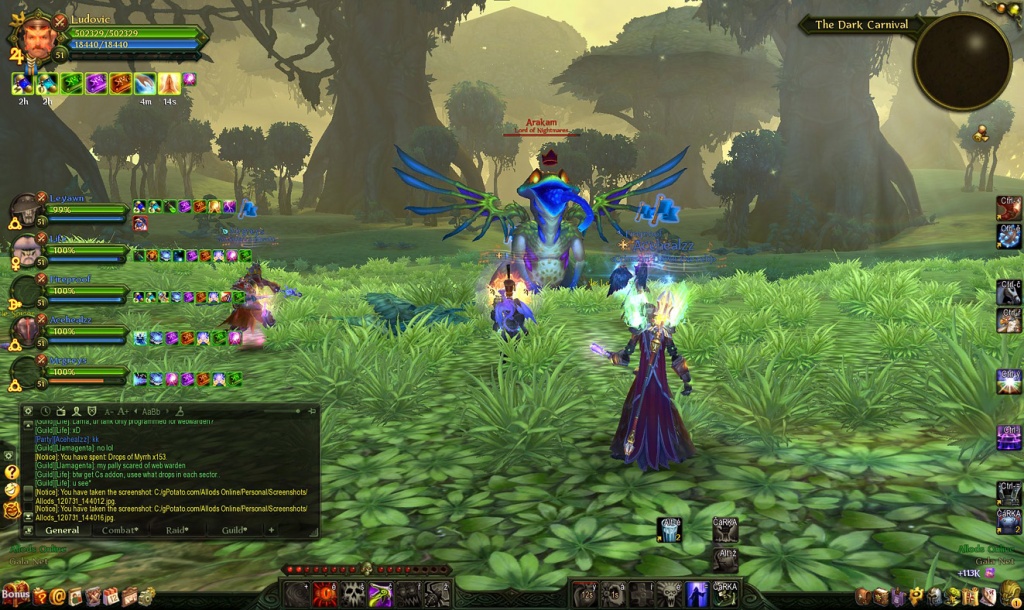Use the skull ability on left hotbar
The width and height of the screenshot is (1024, 610).
(354, 594)
